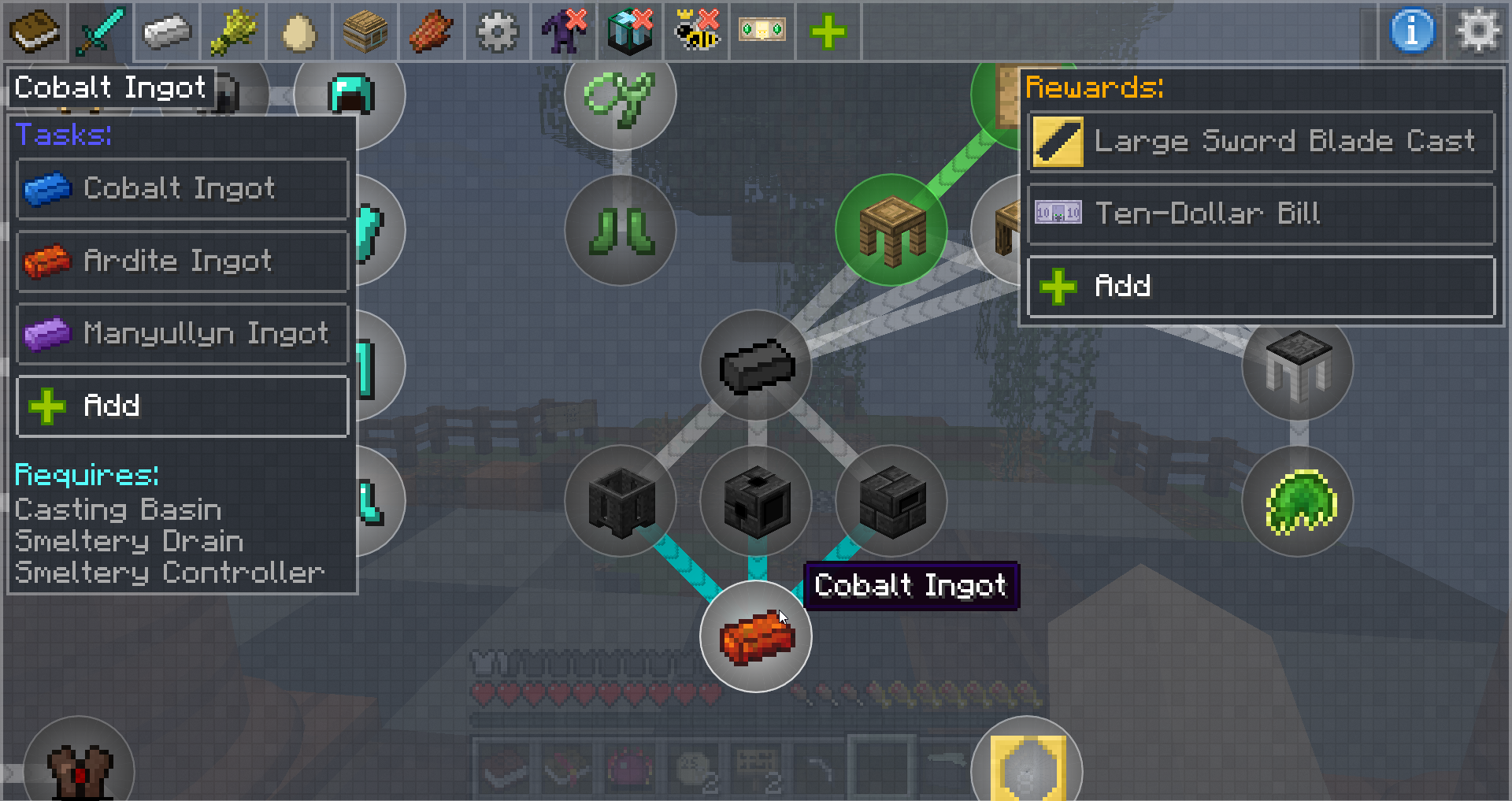Open the Smeltery Controller quest node

tap(891, 501)
